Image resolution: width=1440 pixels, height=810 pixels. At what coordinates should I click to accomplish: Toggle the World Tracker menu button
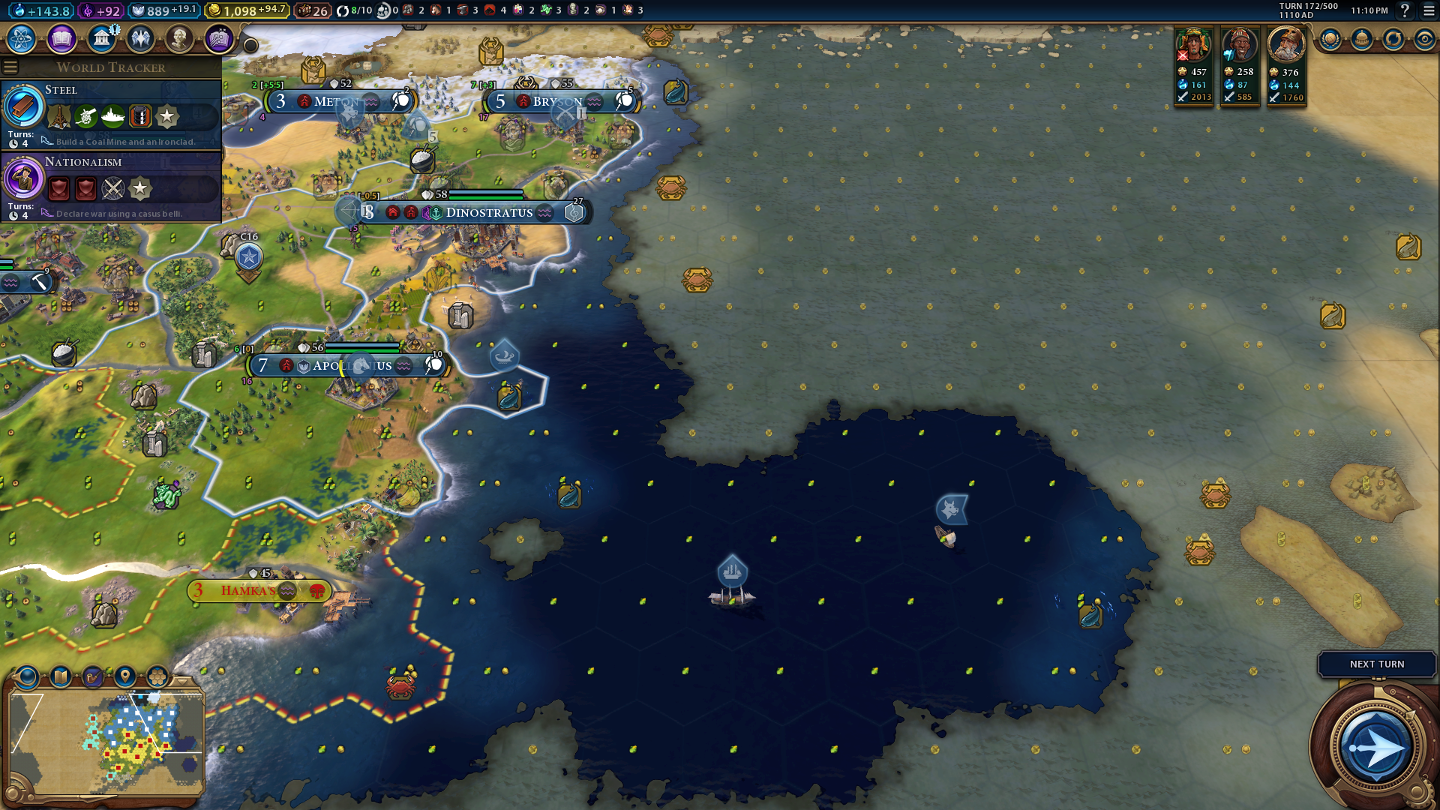point(11,67)
